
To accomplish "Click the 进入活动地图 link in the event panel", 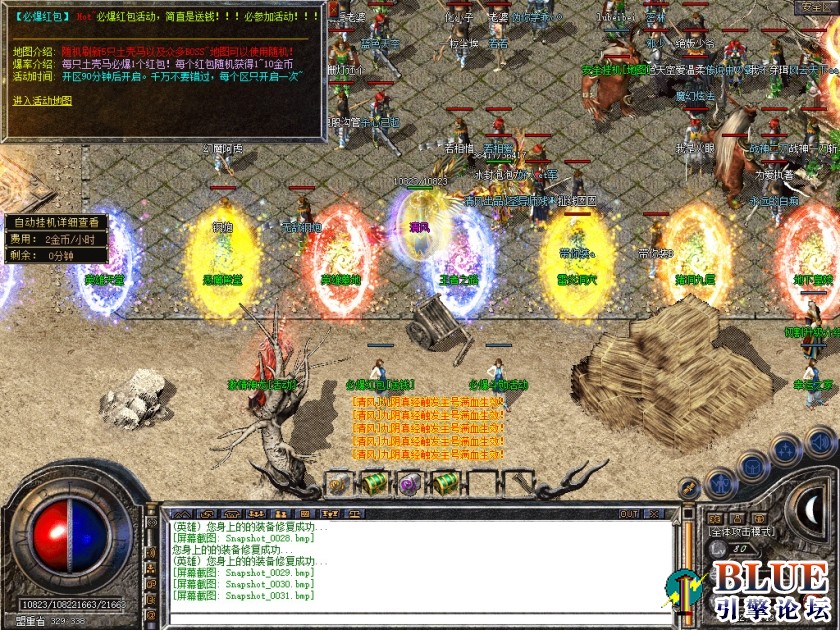I will pos(42,101).
